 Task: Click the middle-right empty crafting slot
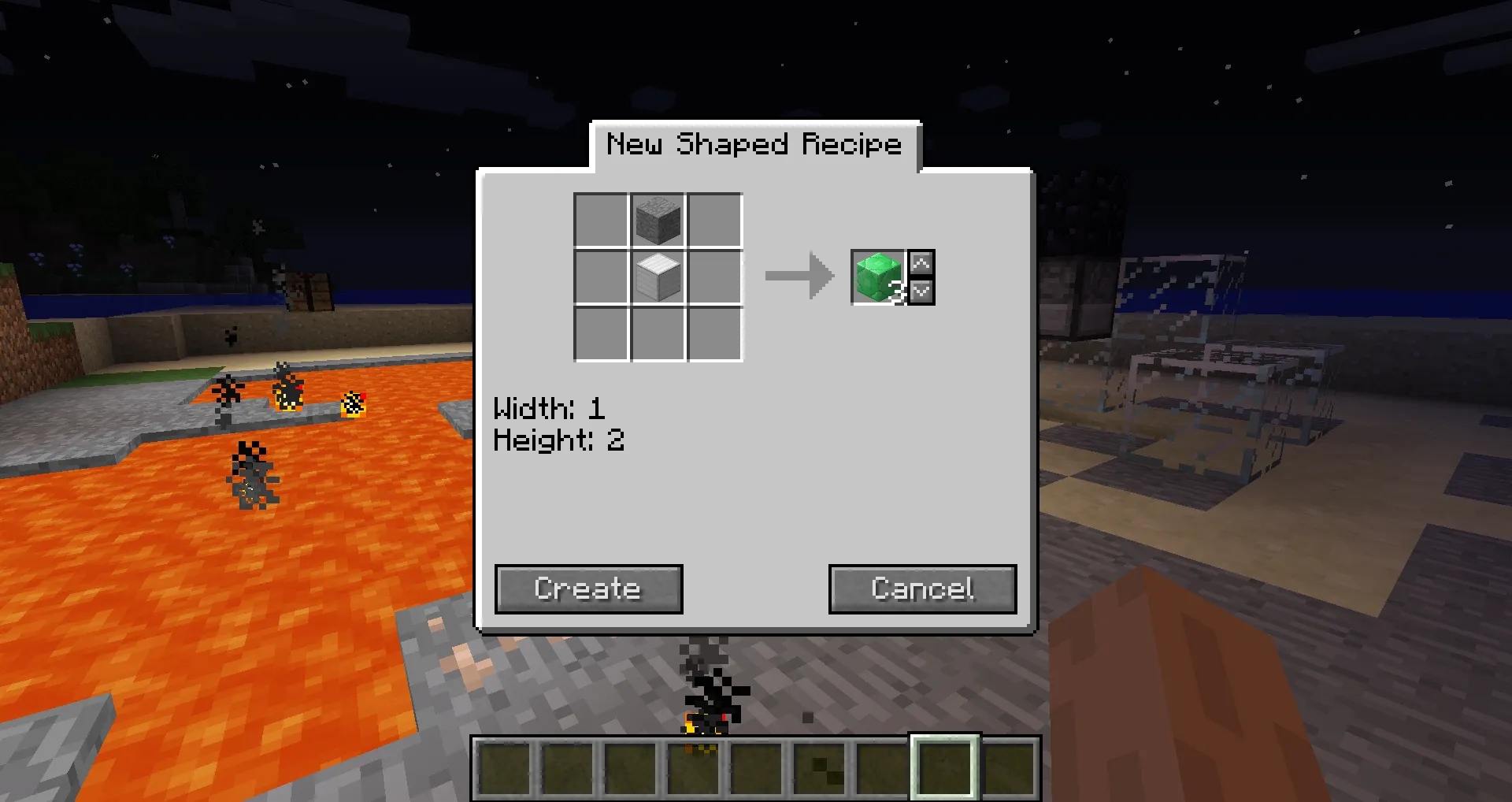point(715,277)
